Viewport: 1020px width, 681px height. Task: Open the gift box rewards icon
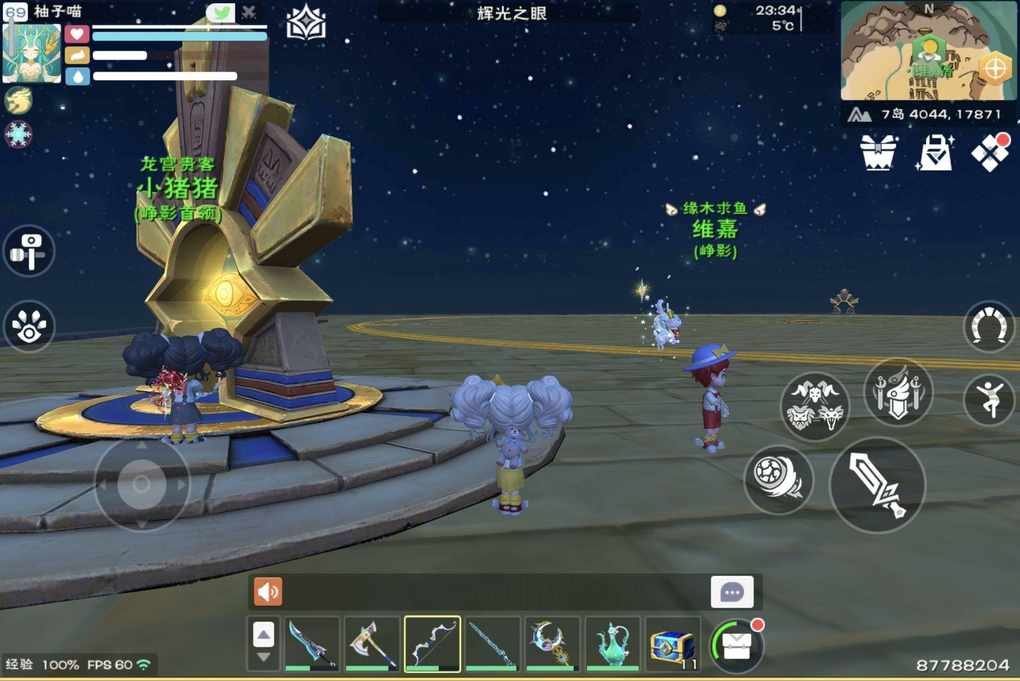coord(878,151)
